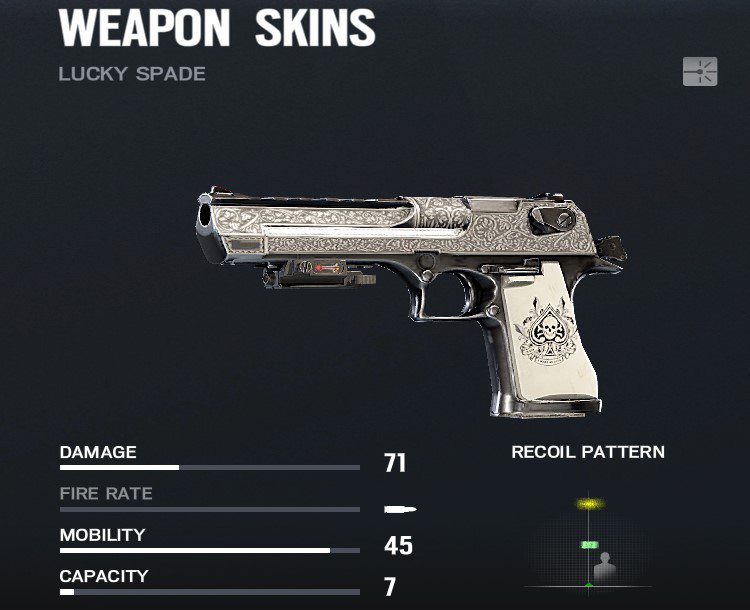This screenshot has height=610, width=750.
Task: Click the gray square icon near the title
Action: [x=700, y=72]
